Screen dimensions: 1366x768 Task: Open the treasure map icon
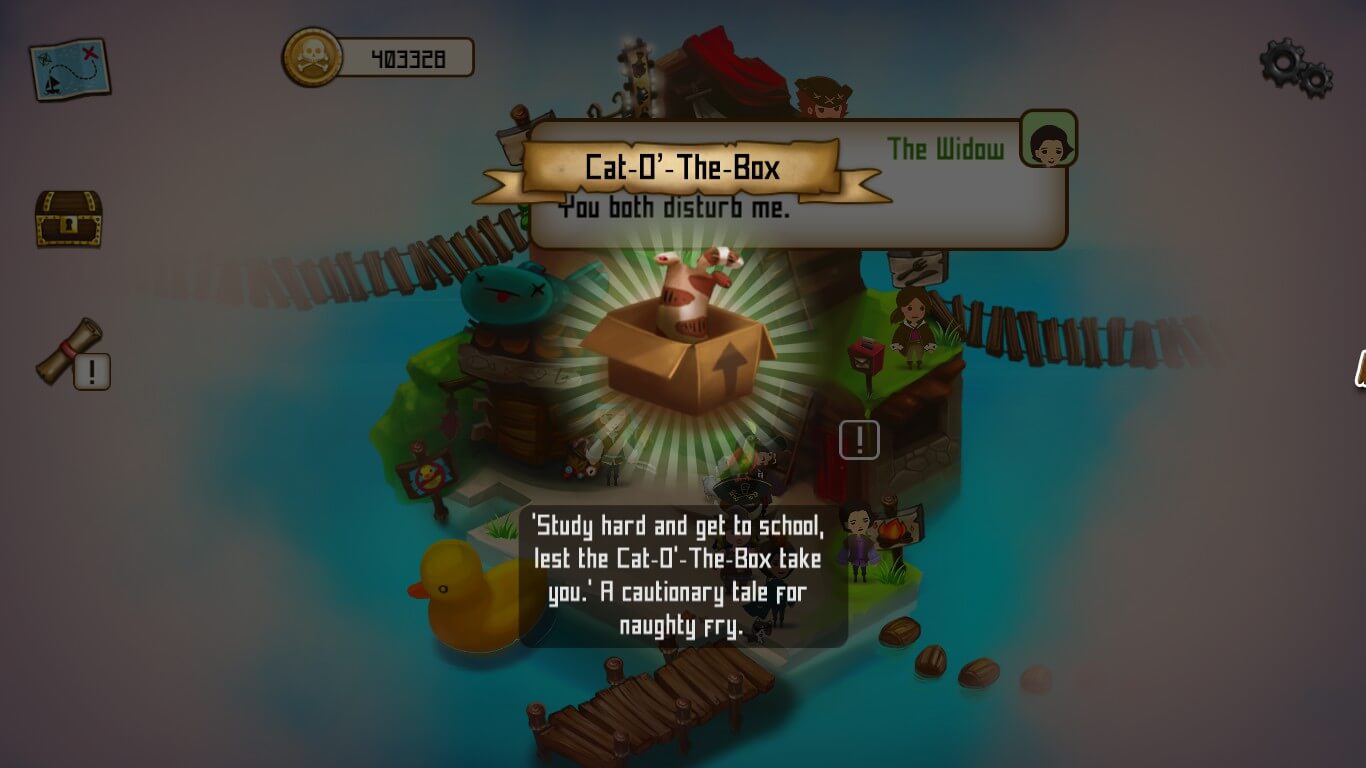[69, 68]
